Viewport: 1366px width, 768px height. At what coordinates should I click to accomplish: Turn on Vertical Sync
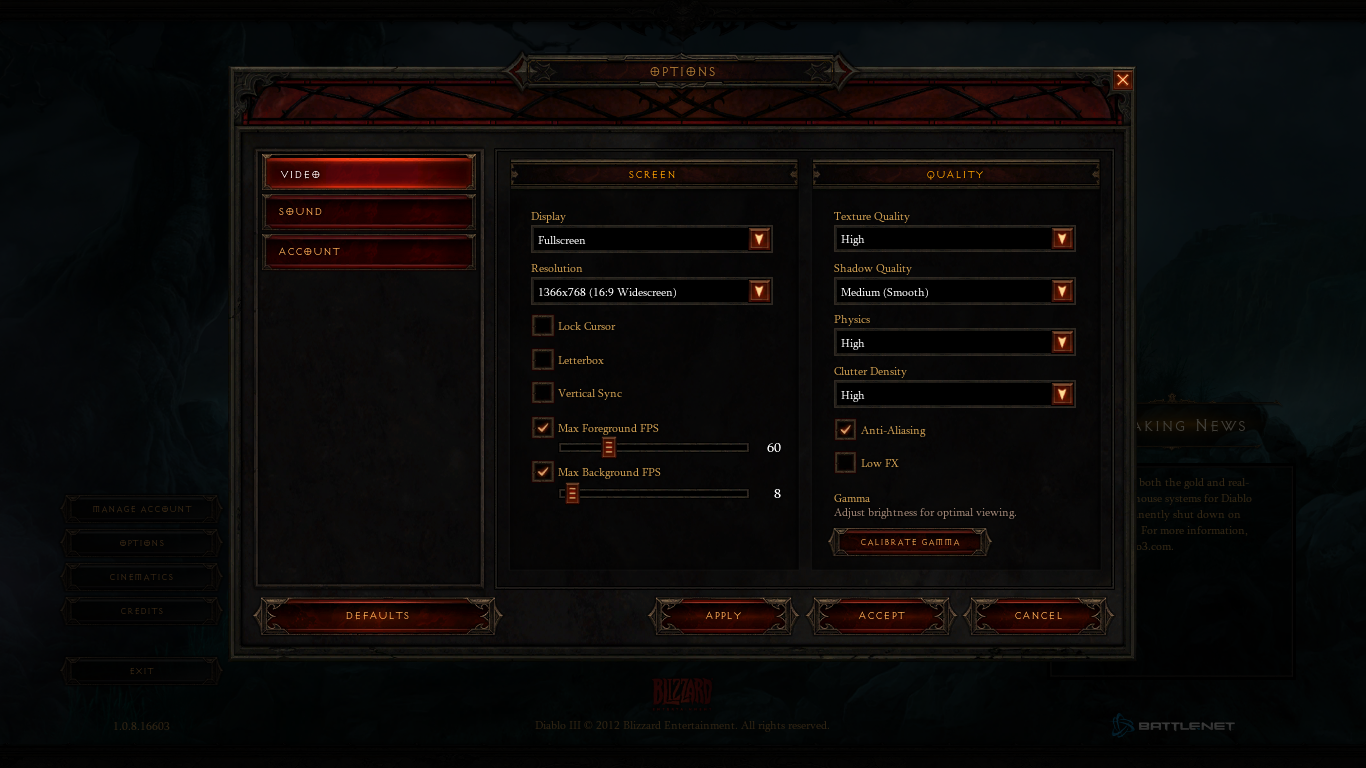pyautogui.click(x=543, y=393)
